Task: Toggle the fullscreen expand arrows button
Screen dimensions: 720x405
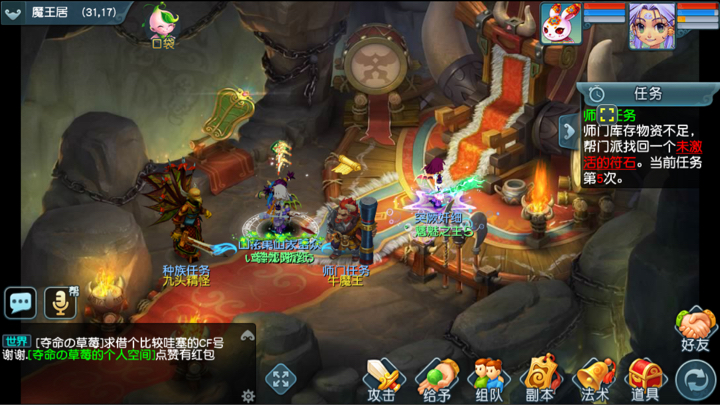Action: (280, 379)
